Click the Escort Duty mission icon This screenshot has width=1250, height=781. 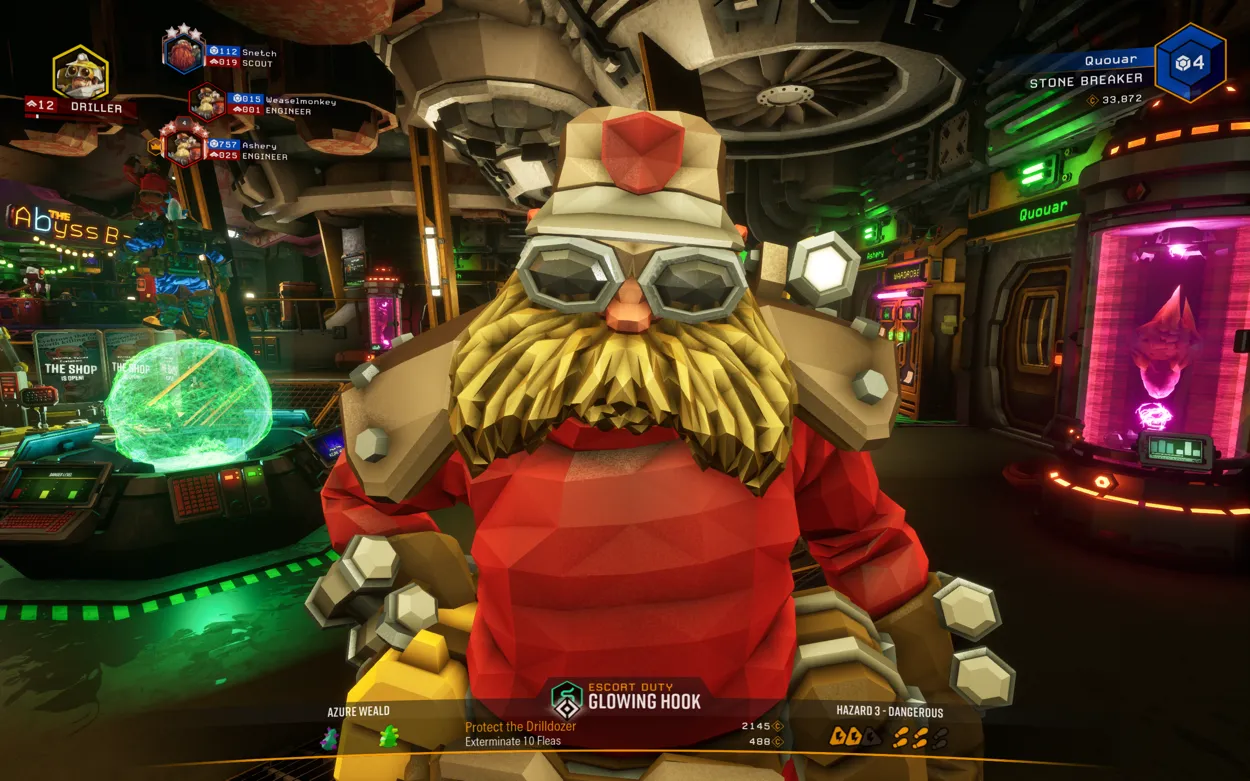click(x=567, y=699)
